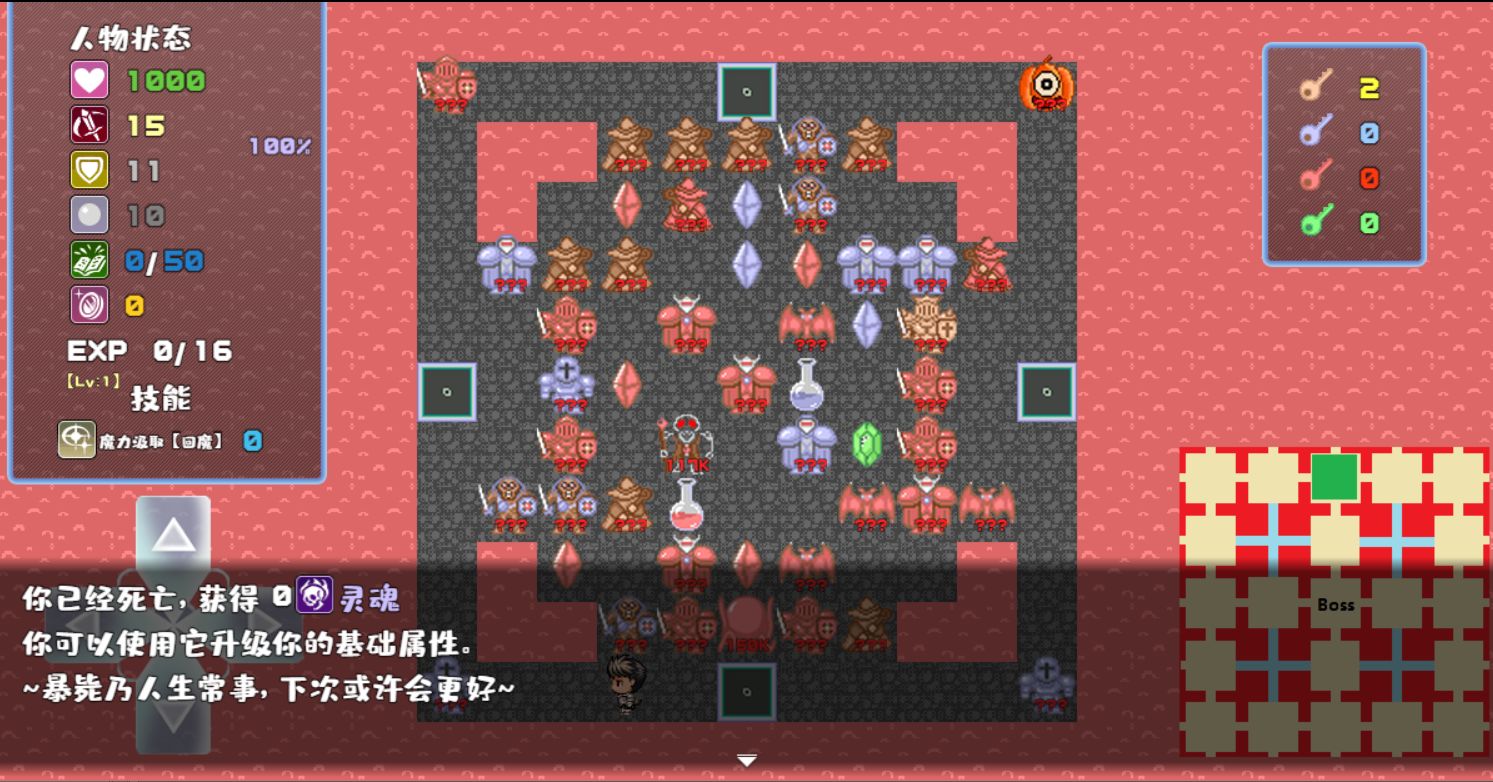Expand the panel via the downward arrow
This screenshot has width=1493, height=782.
click(x=745, y=760)
